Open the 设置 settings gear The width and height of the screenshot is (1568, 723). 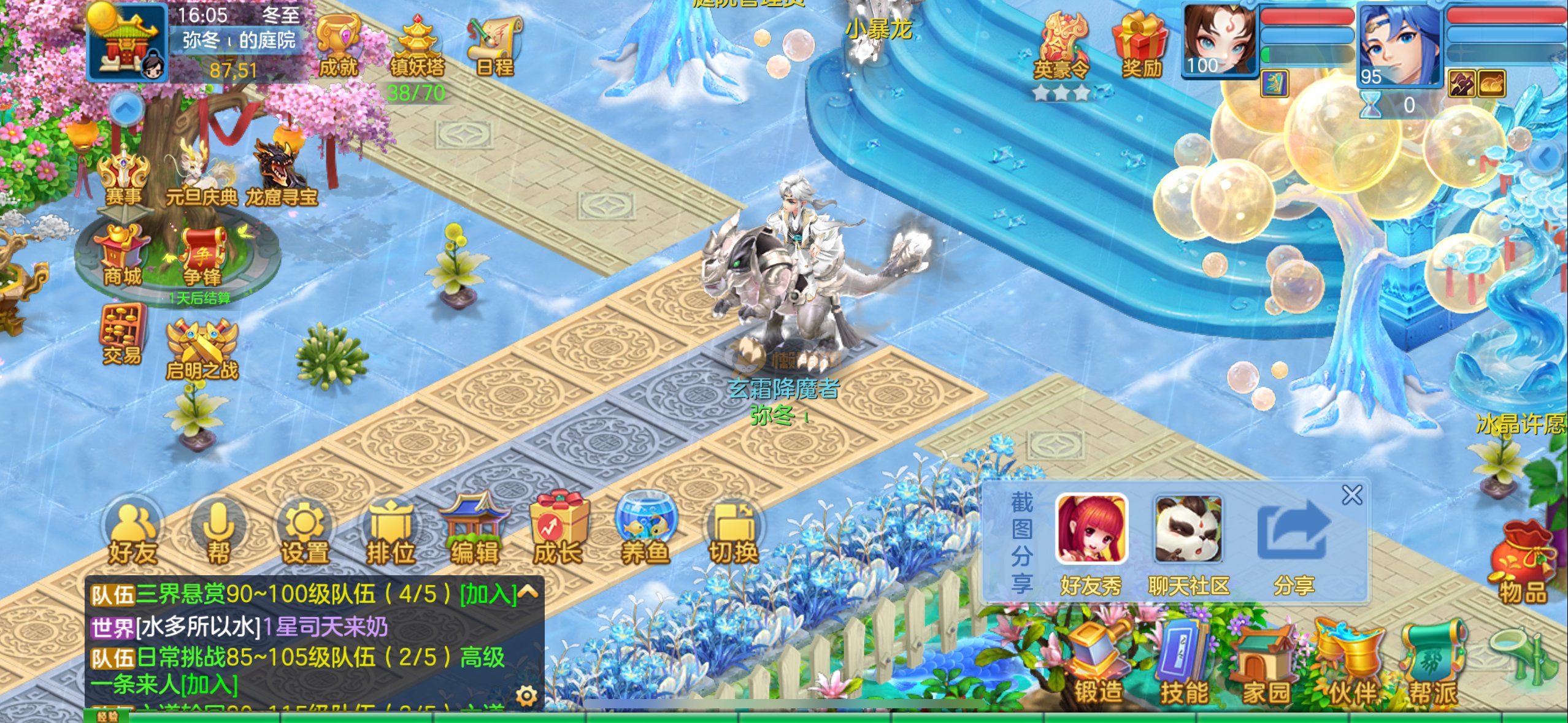coord(304,535)
